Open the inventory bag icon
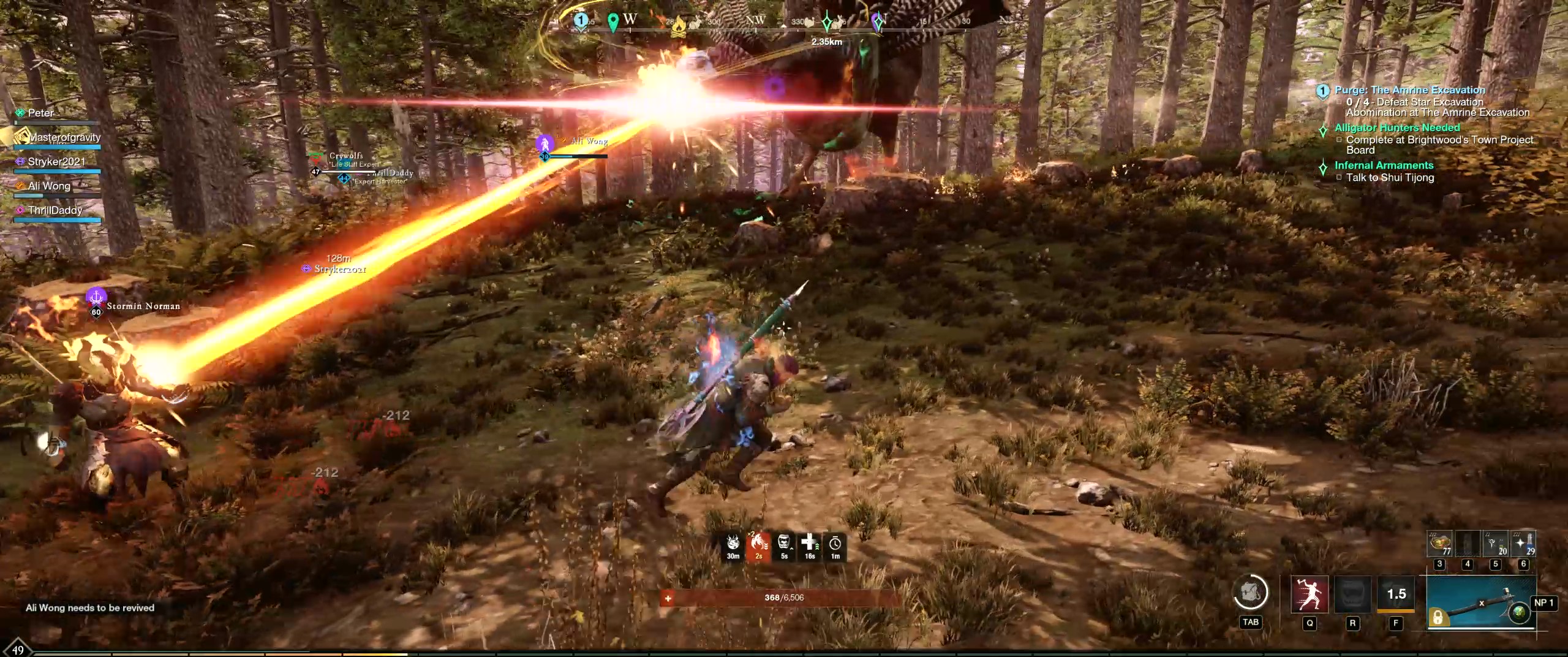This screenshot has height=657, width=1568. 1249,593
